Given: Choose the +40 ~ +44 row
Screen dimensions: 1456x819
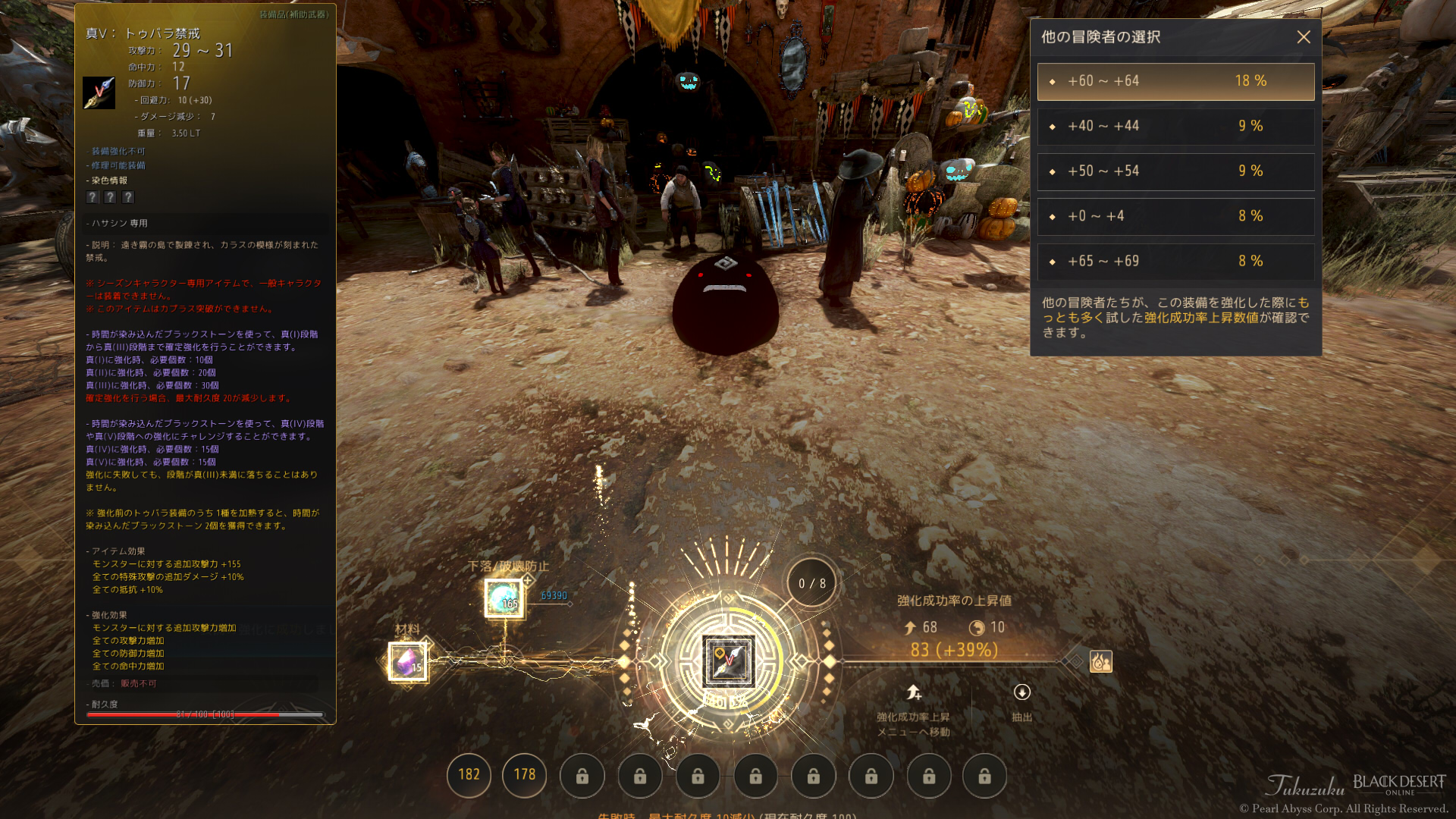Looking at the screenshot, I should pyautogui.click(x=1175, y=126).
